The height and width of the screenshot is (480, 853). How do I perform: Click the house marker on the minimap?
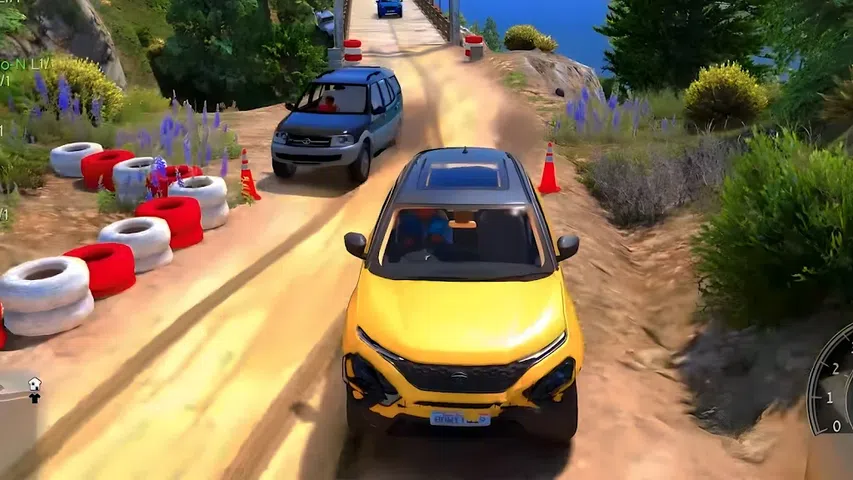click(x=34, y=383)
